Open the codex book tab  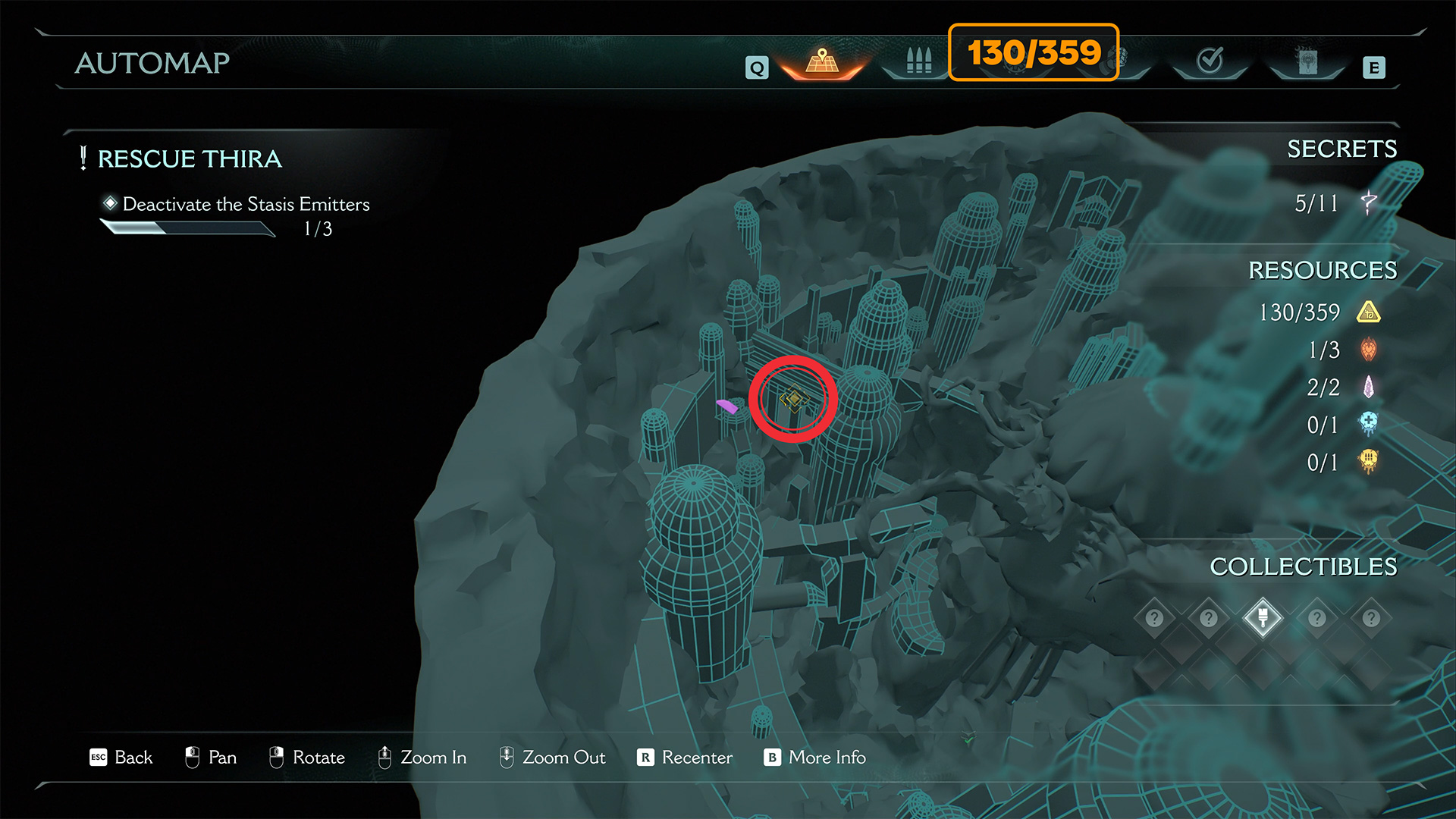[x=1307, y=61]
